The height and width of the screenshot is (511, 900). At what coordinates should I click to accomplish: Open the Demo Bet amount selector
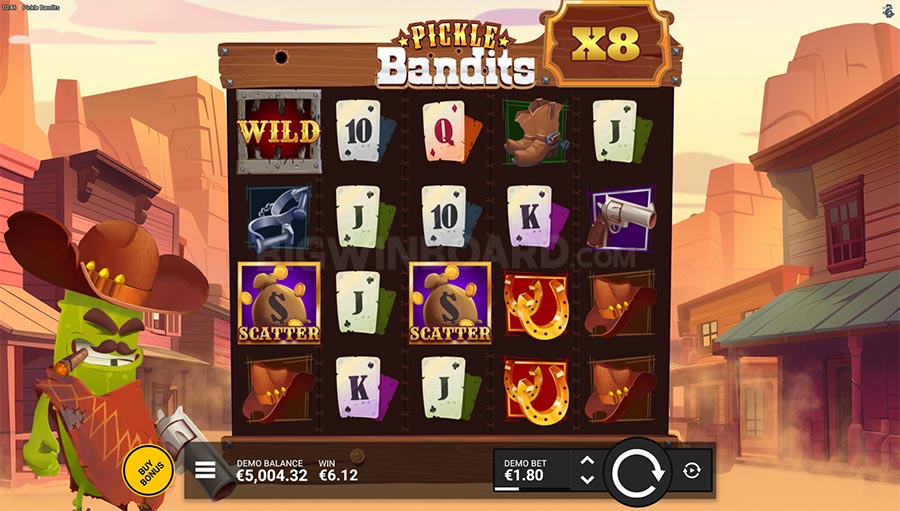(x=531, y=471)
